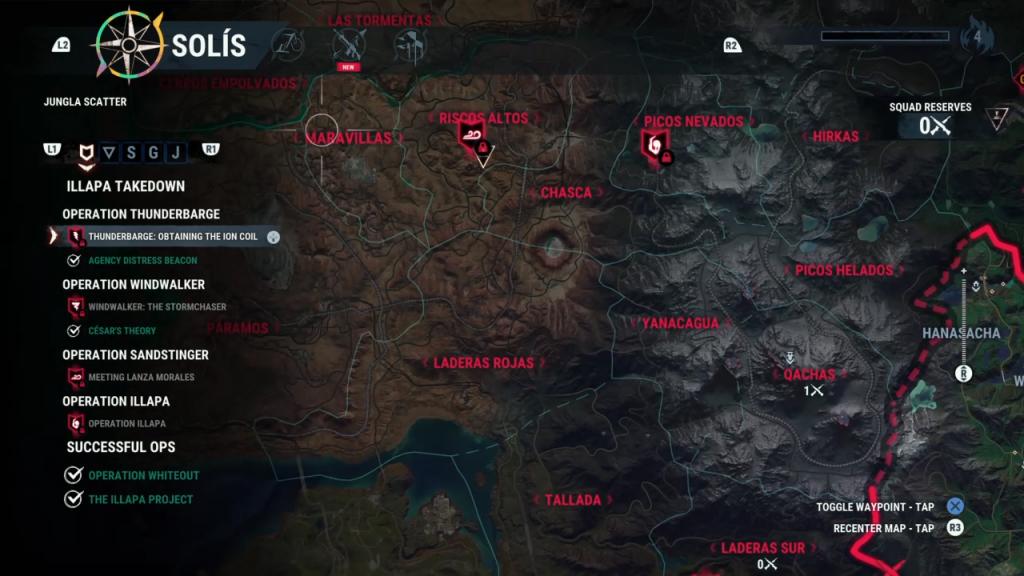Select the Solís map compass tab
This screenshot has height=576, width=1024.
pyautogui.click(x=130, y=45)
